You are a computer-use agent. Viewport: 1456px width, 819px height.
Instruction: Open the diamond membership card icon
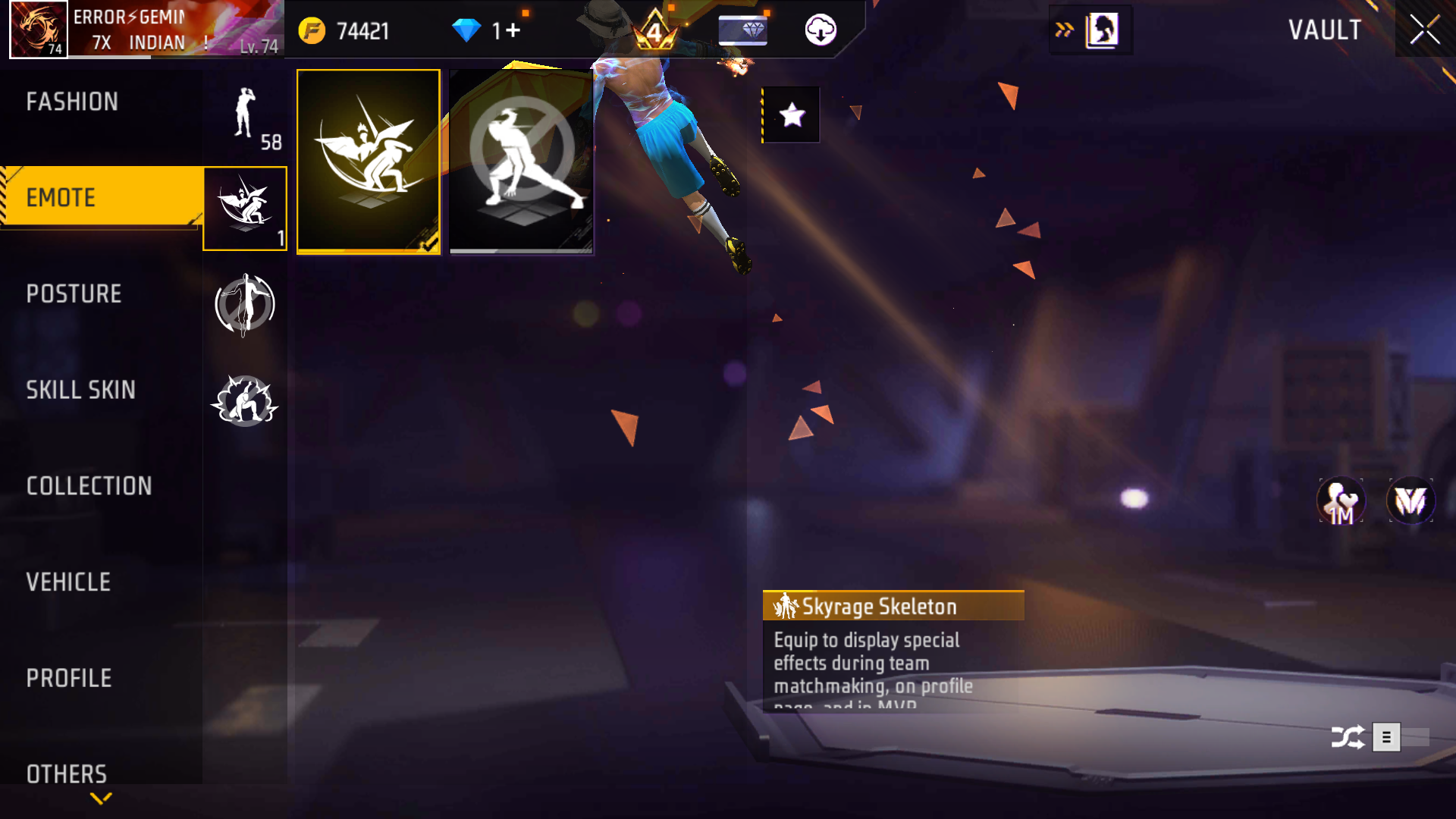[742, 30]
